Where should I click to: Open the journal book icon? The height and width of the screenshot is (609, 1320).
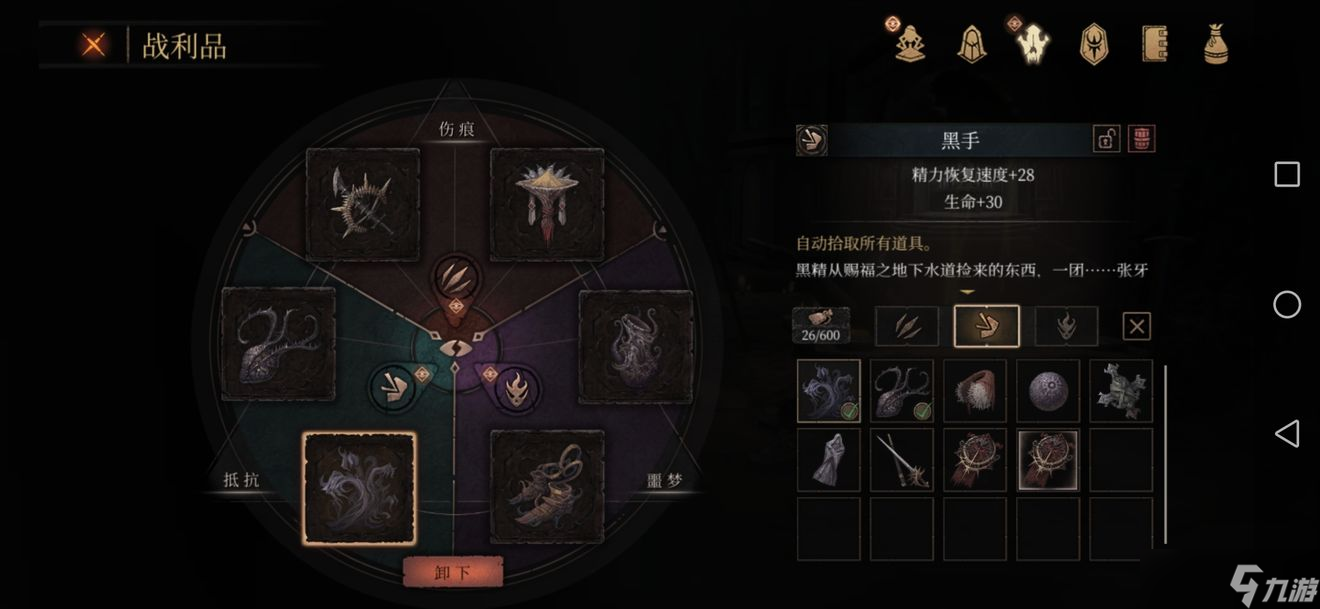click(1156, 44)
